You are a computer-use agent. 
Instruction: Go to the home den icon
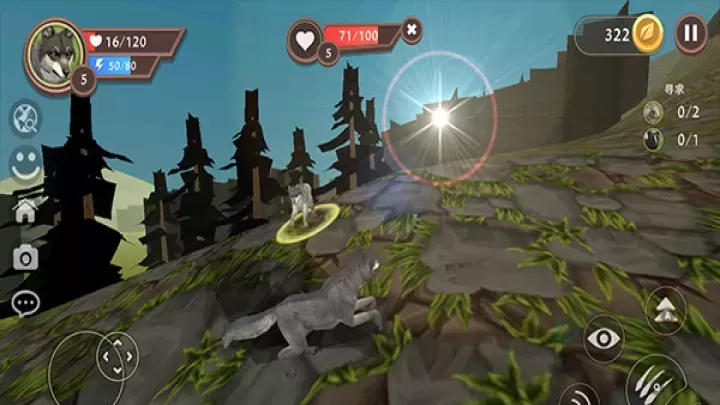click(25, 211)
